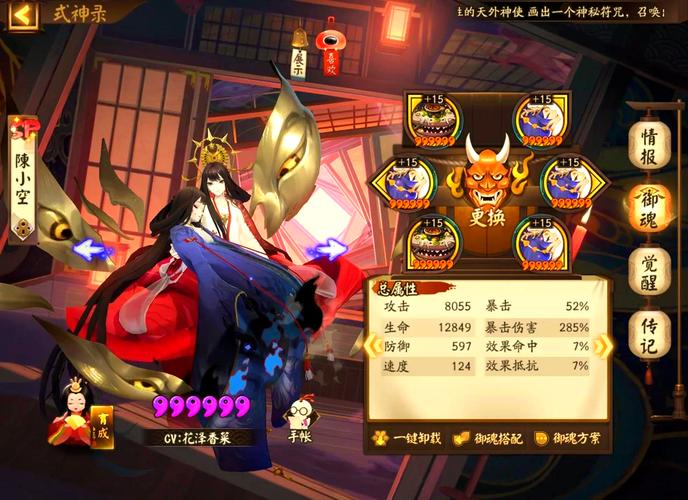Open the 手帐 notebook
This screenshot has height=500, width=688.
(299, 419)
